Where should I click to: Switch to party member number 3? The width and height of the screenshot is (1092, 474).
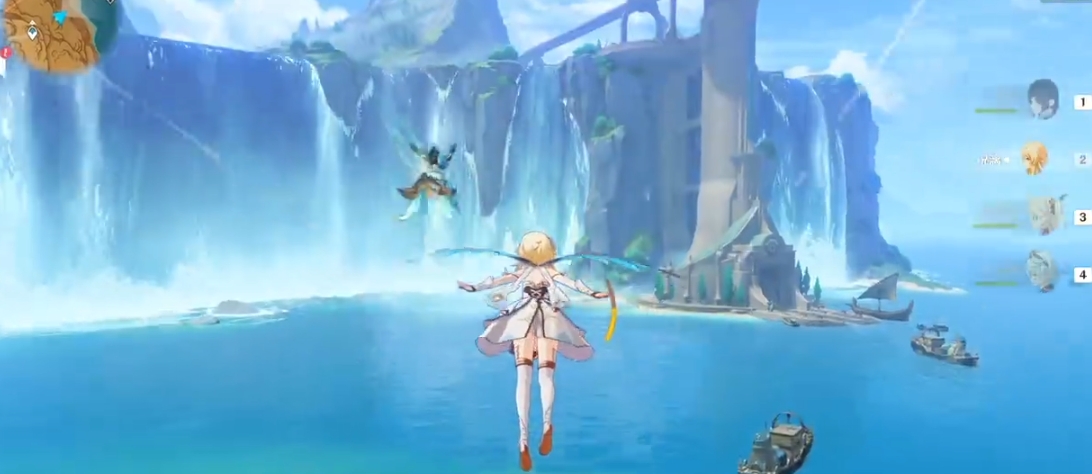point(1042,214)
